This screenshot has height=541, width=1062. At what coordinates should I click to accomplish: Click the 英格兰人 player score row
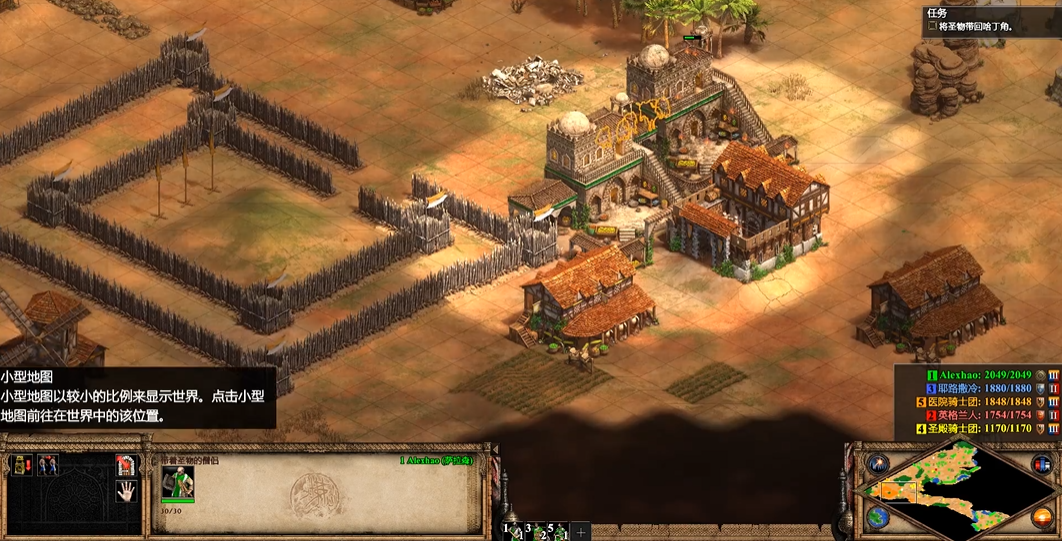click(x=985, y=415)
